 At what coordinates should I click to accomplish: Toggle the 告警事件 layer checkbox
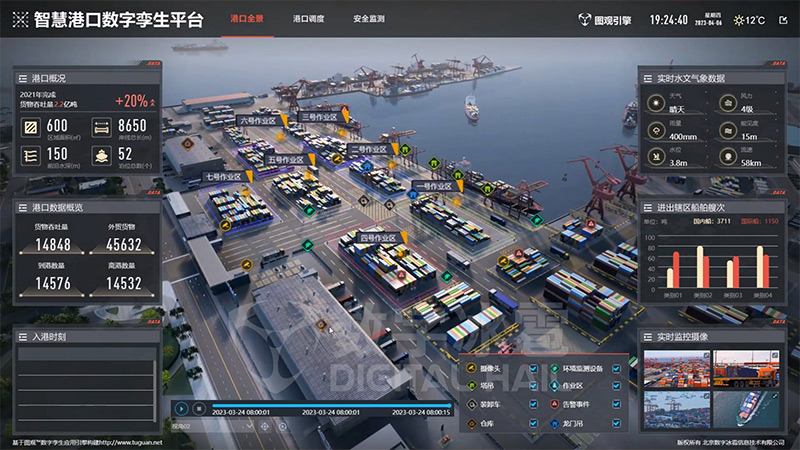(x=616, y=406)
